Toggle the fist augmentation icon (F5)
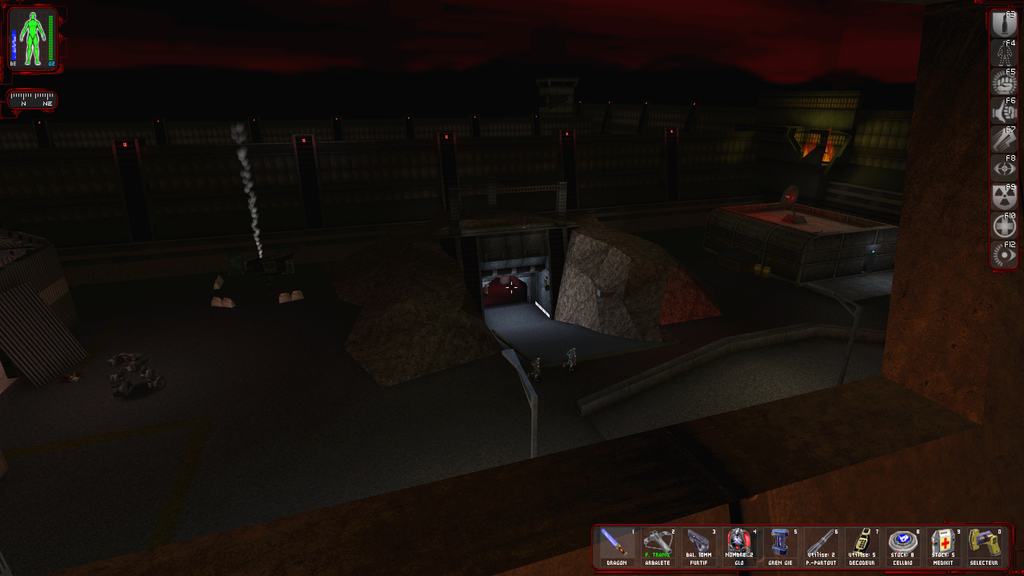The height and width of the screenshot is (576, 1024). pyautogui.click(x=1003, y=82)
